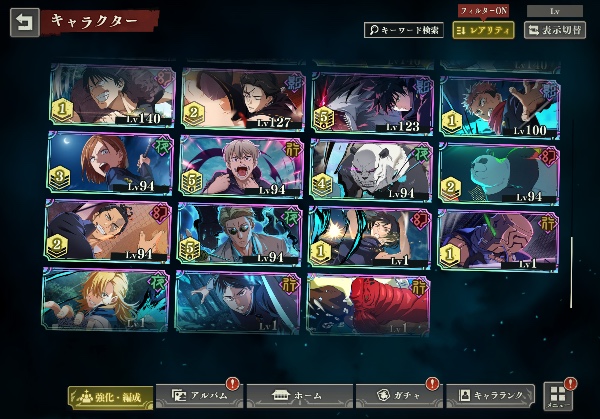The width and height of the screenshot is (600, 419).
Task: Choose the white-and-black panda character card
Action: pos(499,170)
